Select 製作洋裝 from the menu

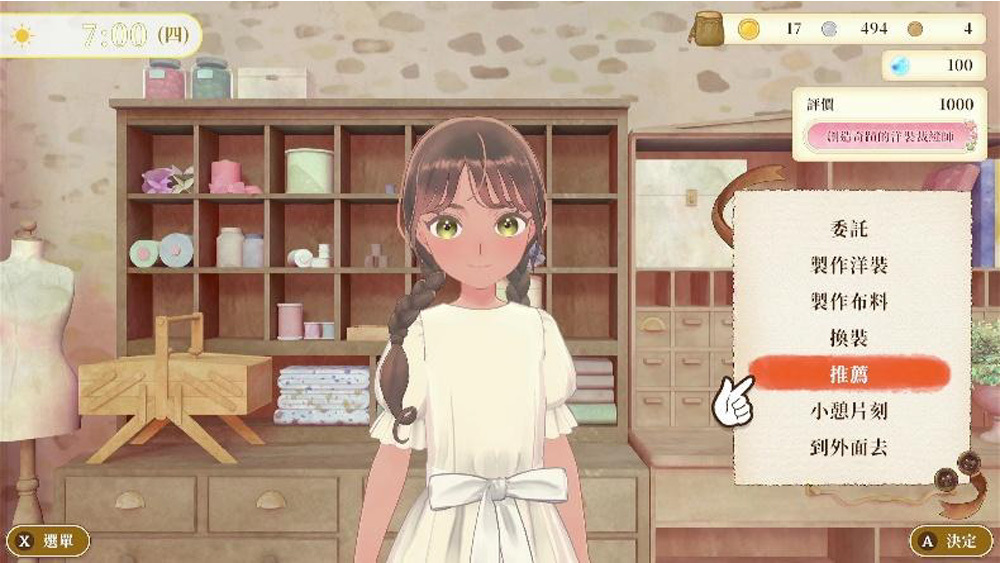pyautogui.click(x=849, y=265)
